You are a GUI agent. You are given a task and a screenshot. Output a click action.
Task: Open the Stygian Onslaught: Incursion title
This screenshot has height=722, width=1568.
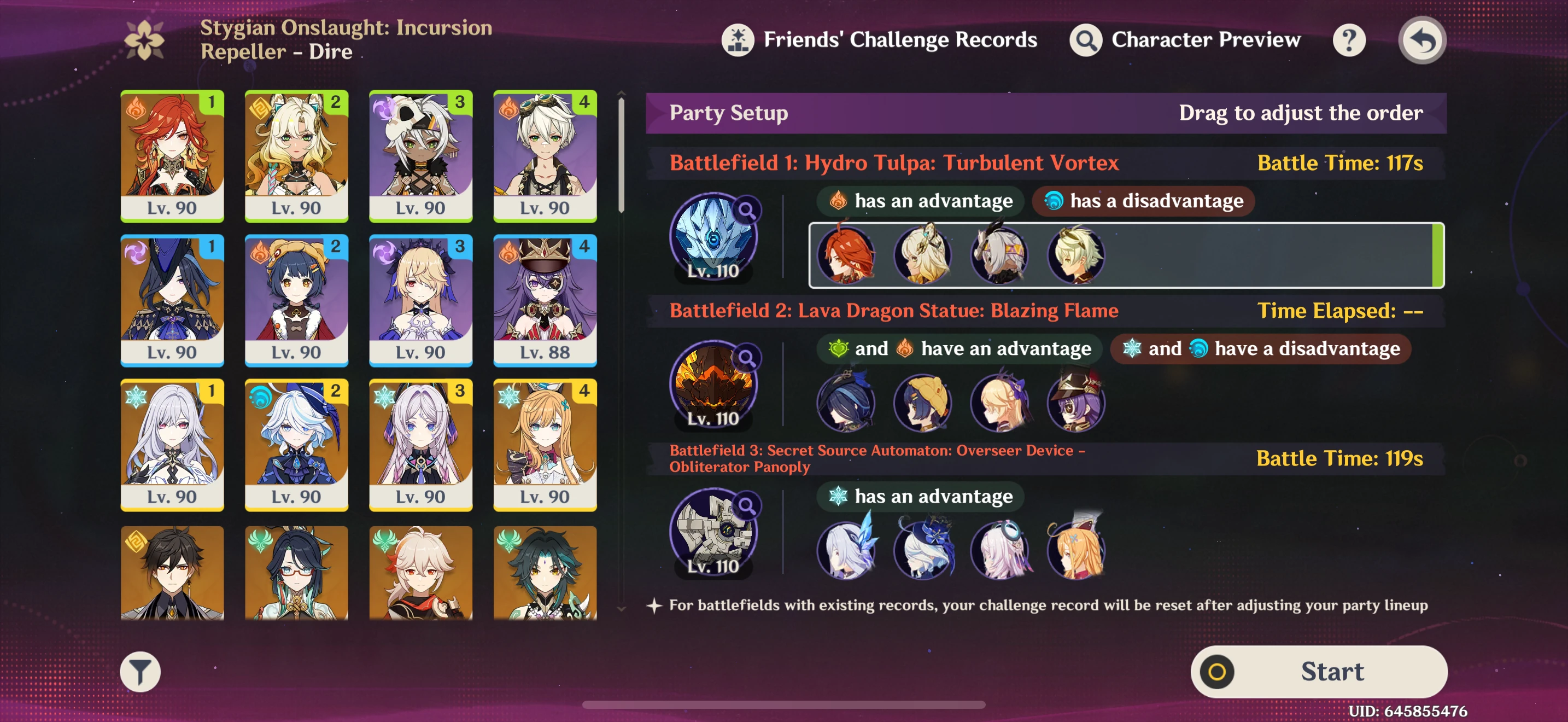[345, 39]
